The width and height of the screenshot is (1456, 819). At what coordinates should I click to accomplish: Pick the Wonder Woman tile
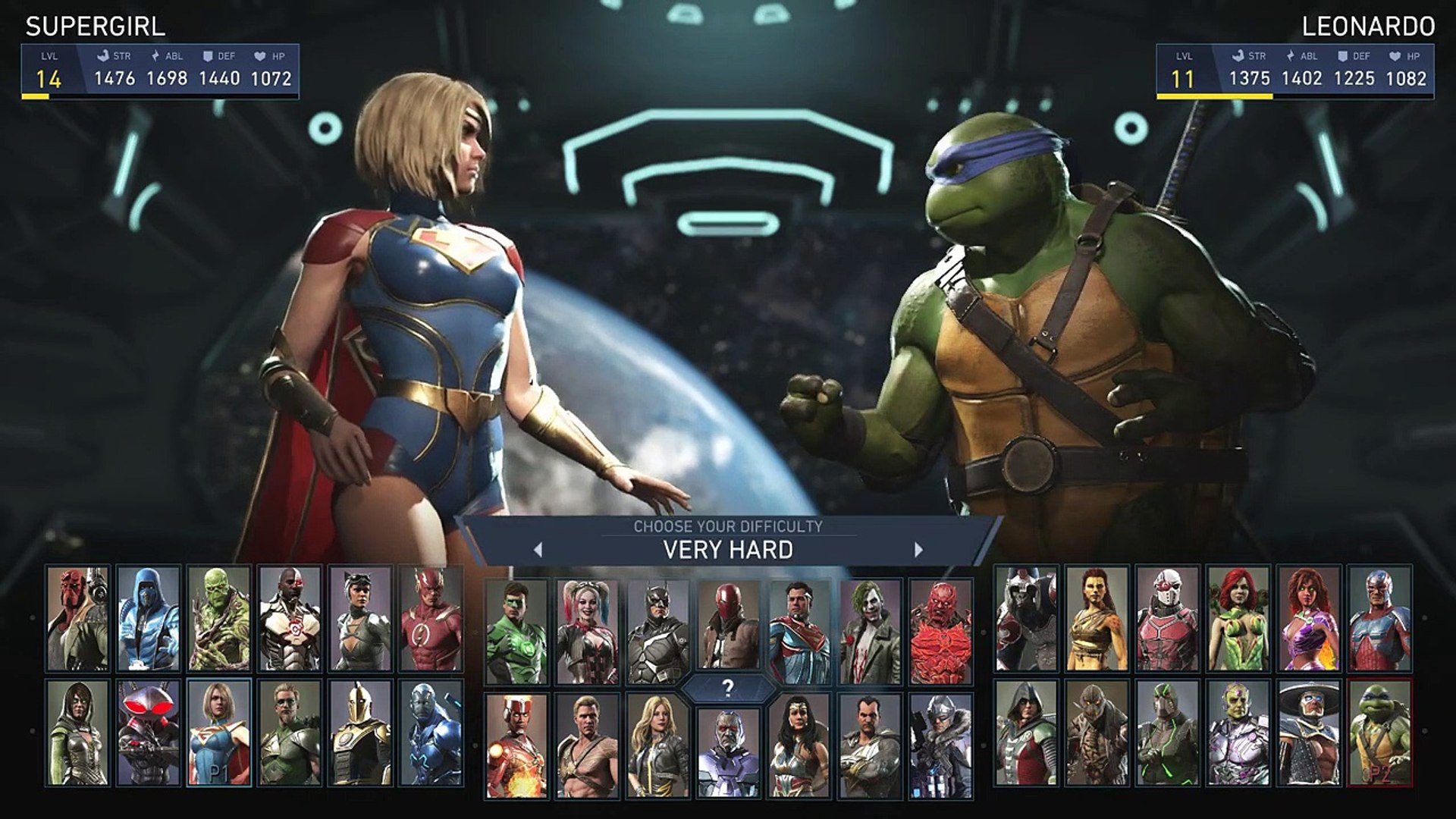coord(799,746)
